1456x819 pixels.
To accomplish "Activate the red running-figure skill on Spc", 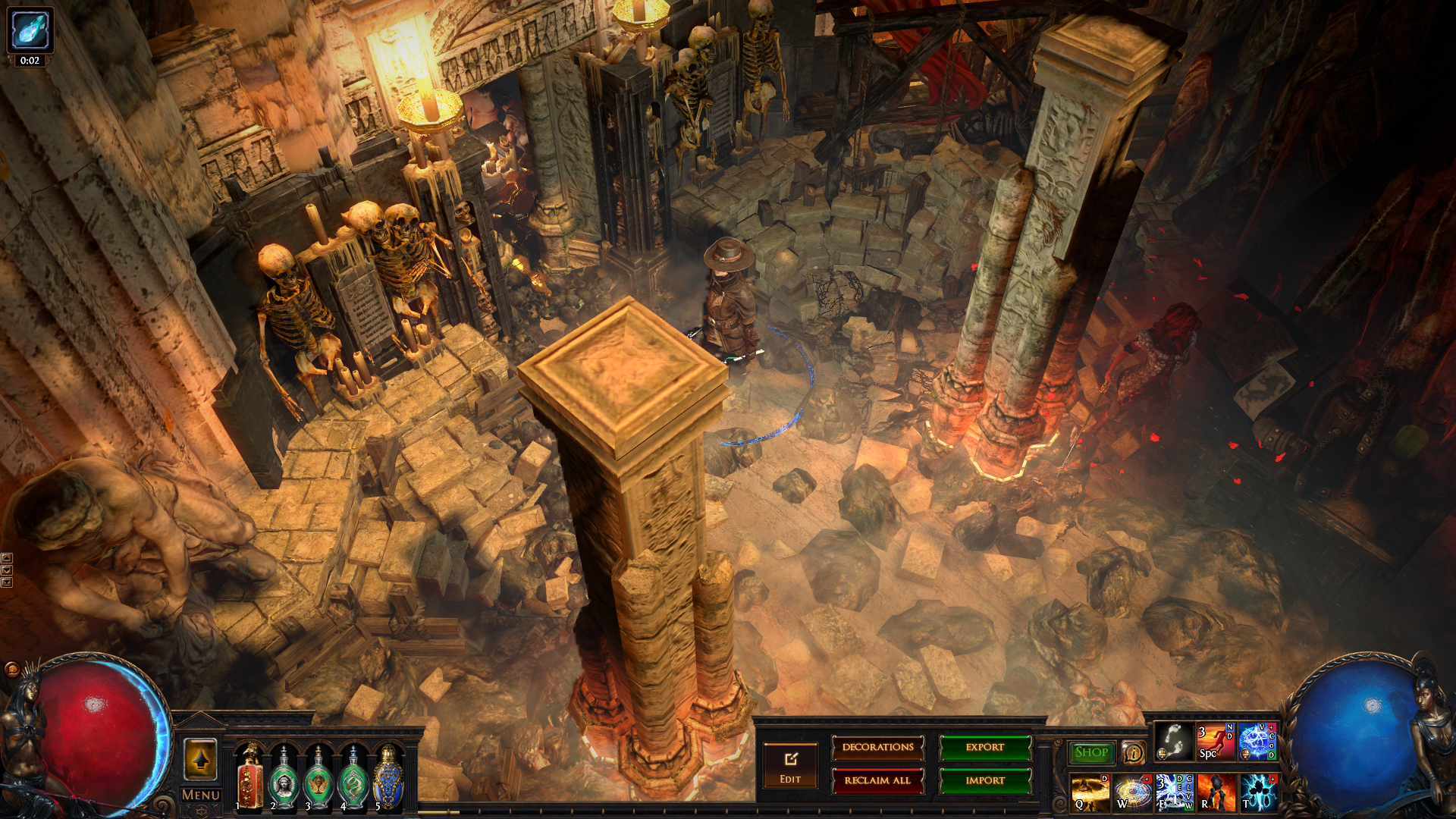I will [1216, 742].
